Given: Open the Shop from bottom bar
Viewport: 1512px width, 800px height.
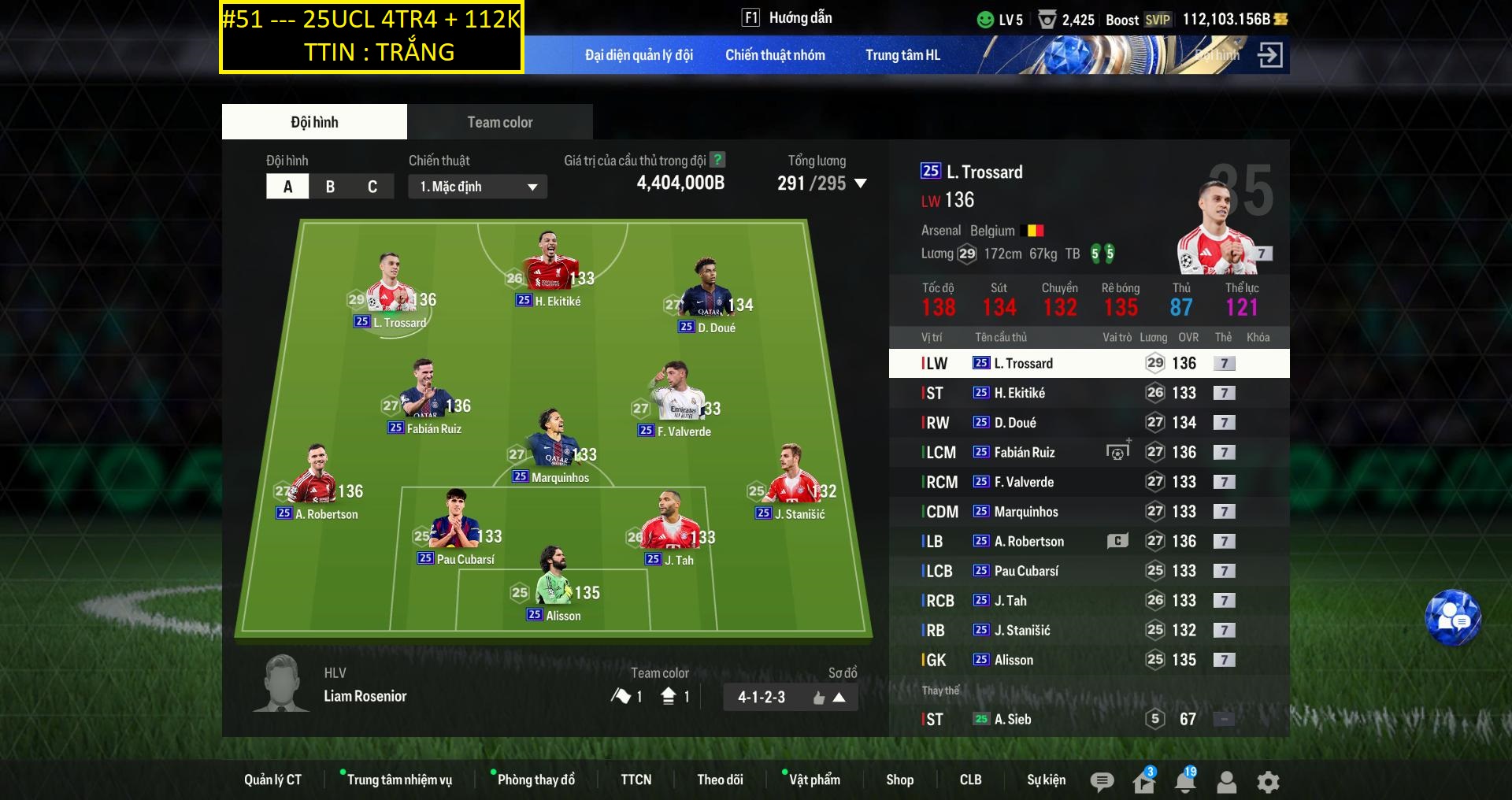Looking at the screenshot, I should point(899,780).
